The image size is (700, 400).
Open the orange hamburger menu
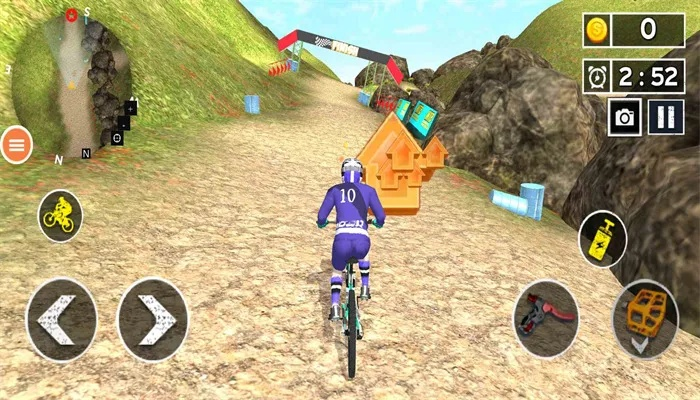click(16, 145)
